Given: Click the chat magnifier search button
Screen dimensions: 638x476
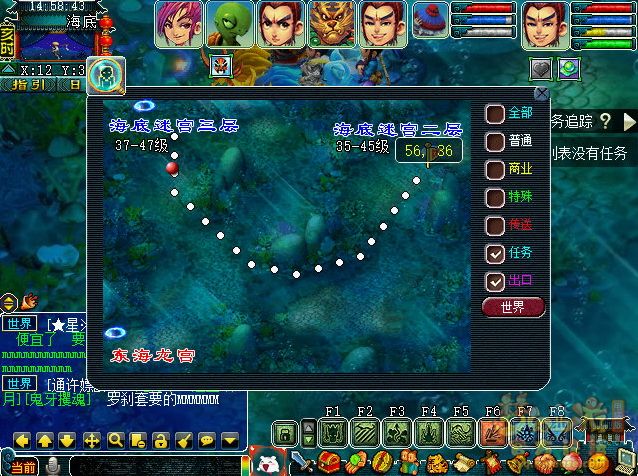Looking at the screenshot, I should click(116, 440).
